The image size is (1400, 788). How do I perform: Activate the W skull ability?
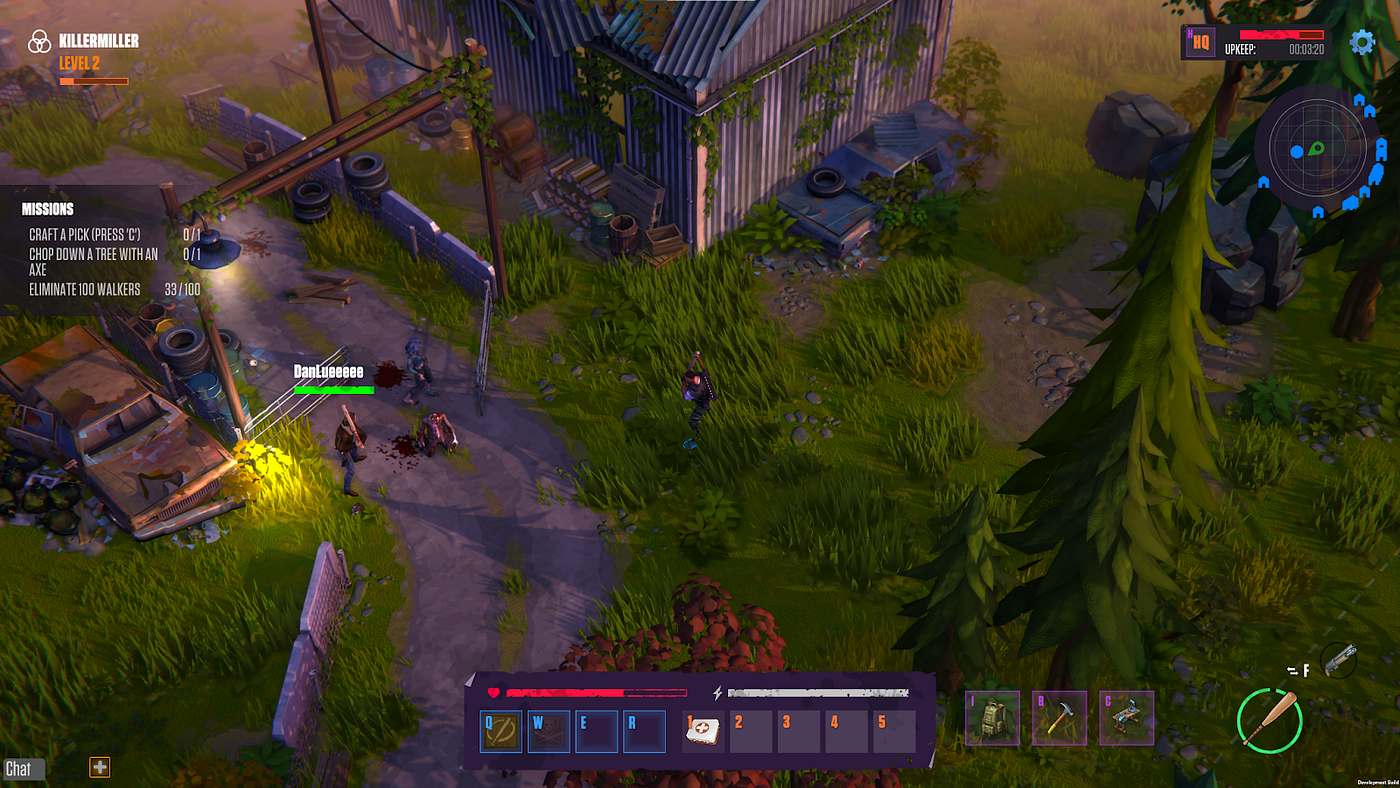pos(549,731)
